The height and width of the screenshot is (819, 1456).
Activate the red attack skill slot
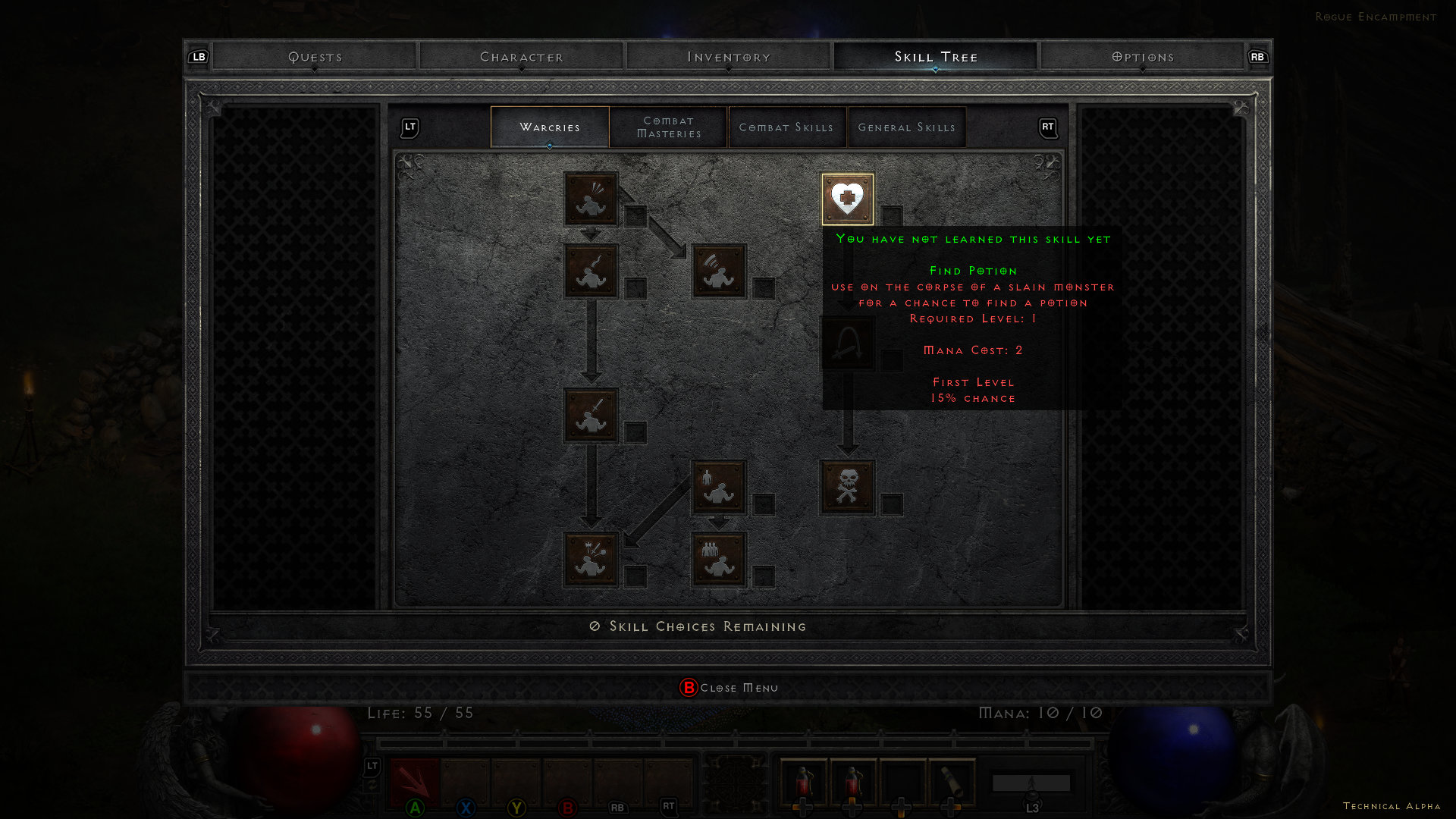pyautogui.click(x=415, y=783)
